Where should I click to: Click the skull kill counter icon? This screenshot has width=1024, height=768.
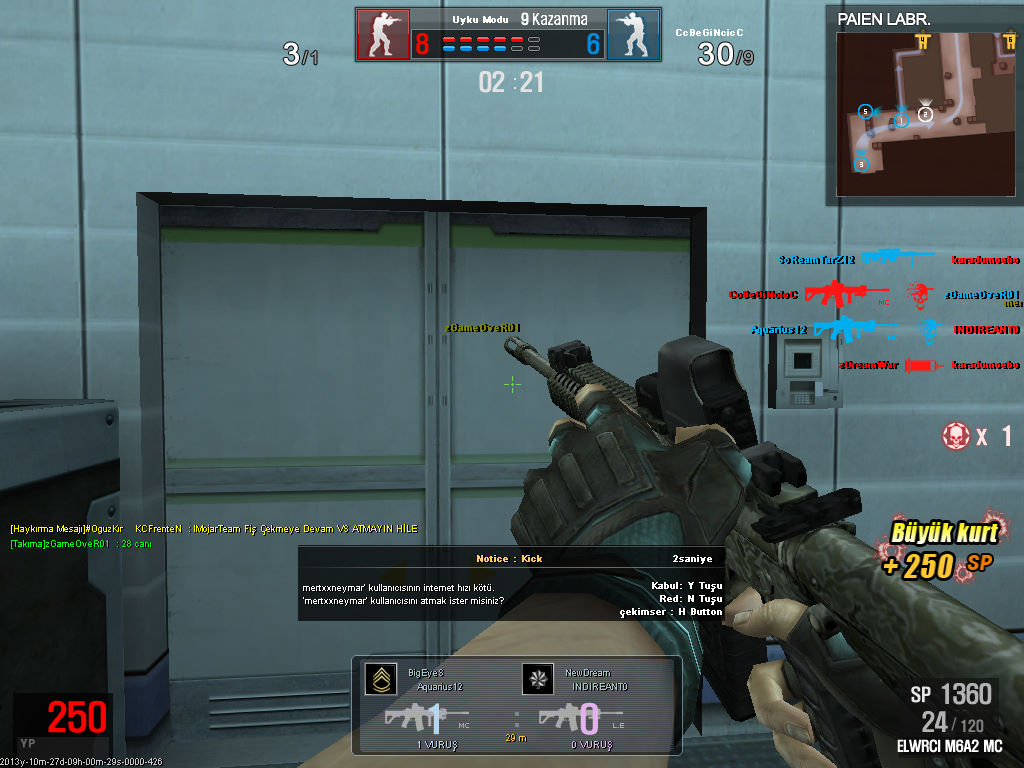956,435
